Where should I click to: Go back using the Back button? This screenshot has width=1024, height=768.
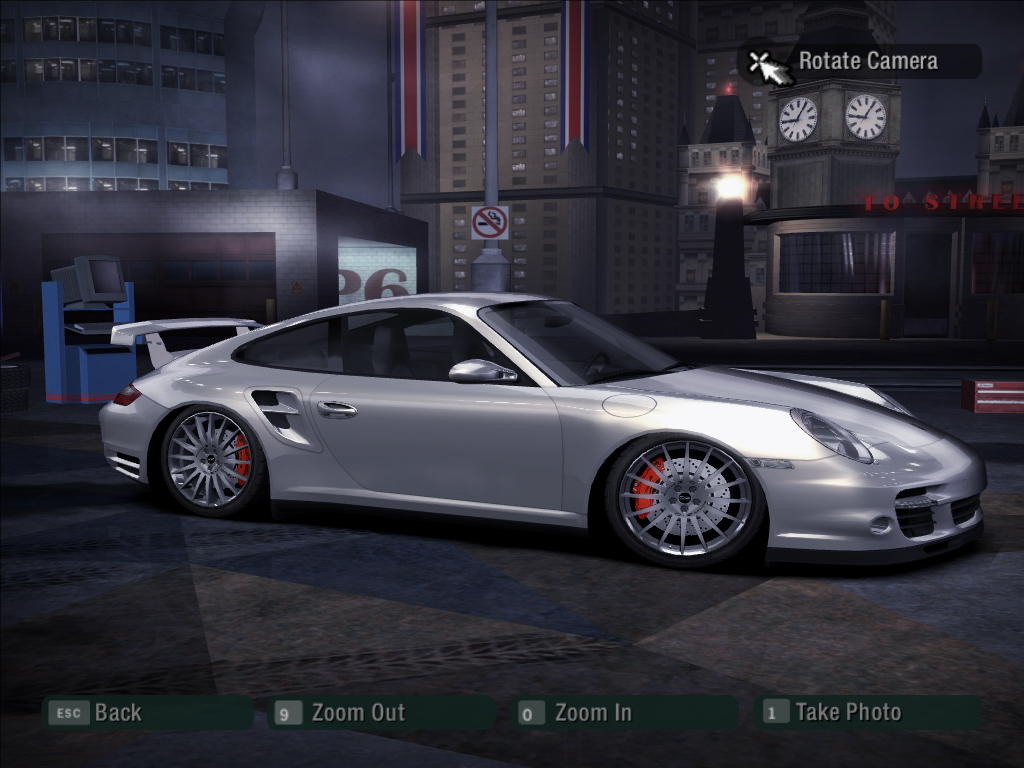(x=117, y=713)
